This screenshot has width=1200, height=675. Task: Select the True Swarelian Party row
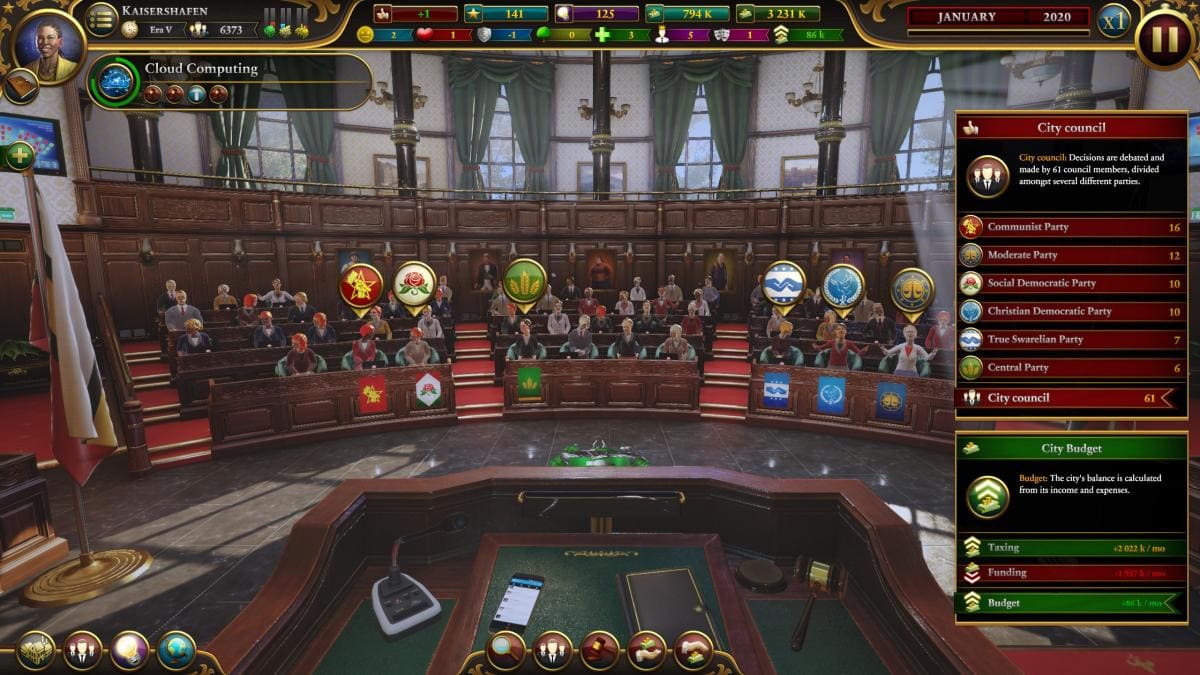pyautogui.click(x=1072, y=339)
